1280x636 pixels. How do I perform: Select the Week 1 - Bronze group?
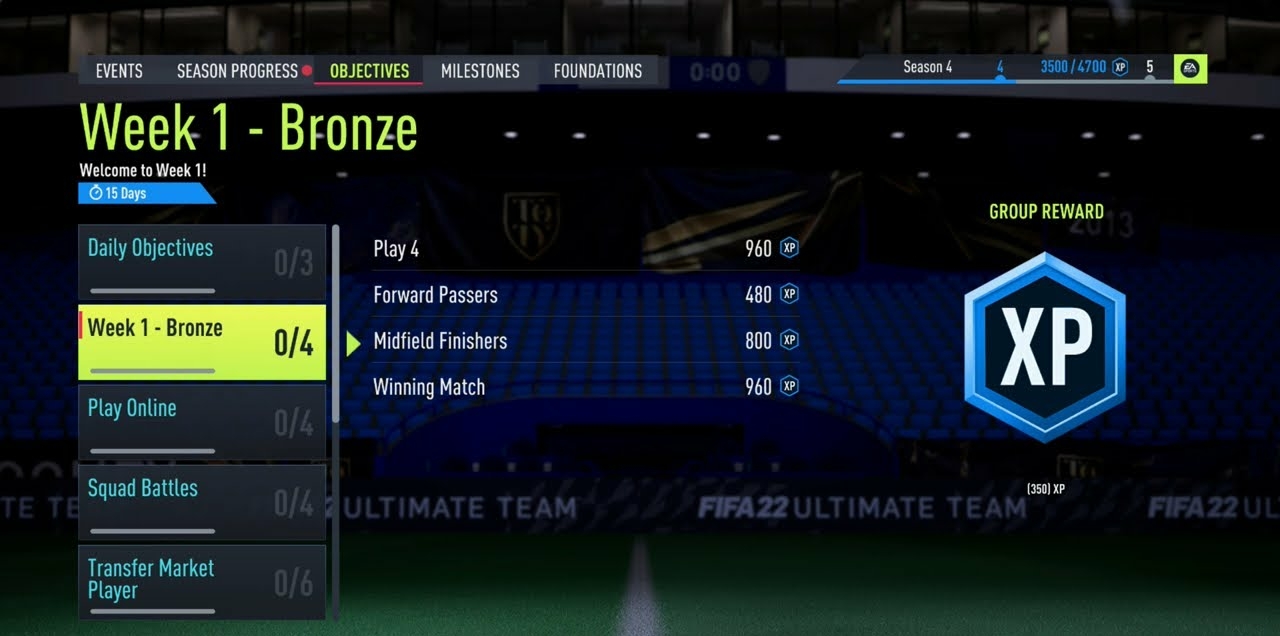(x=202, y=342)
